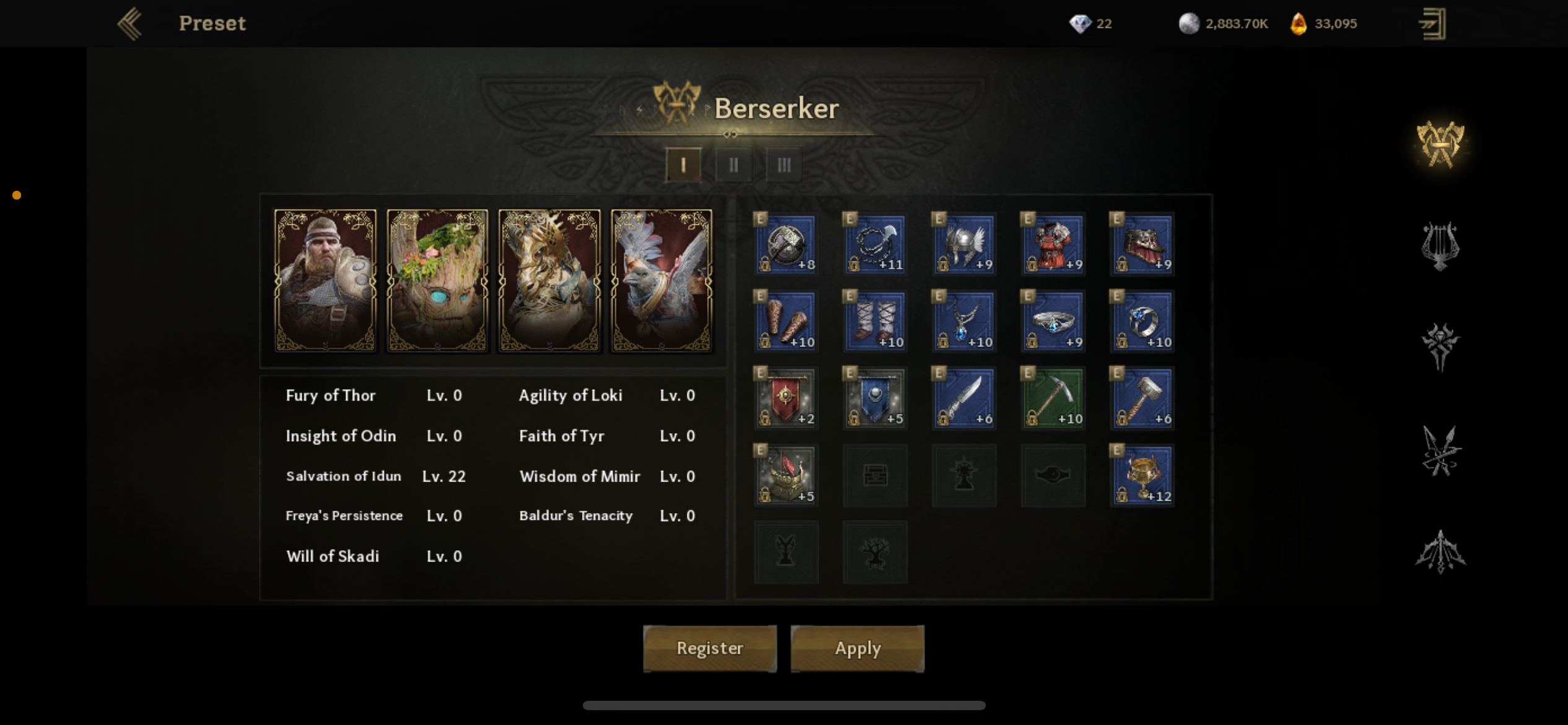Go back using the Preset back arrow
The height and width of the screenshot is (725, 1568).
[131, 24]
